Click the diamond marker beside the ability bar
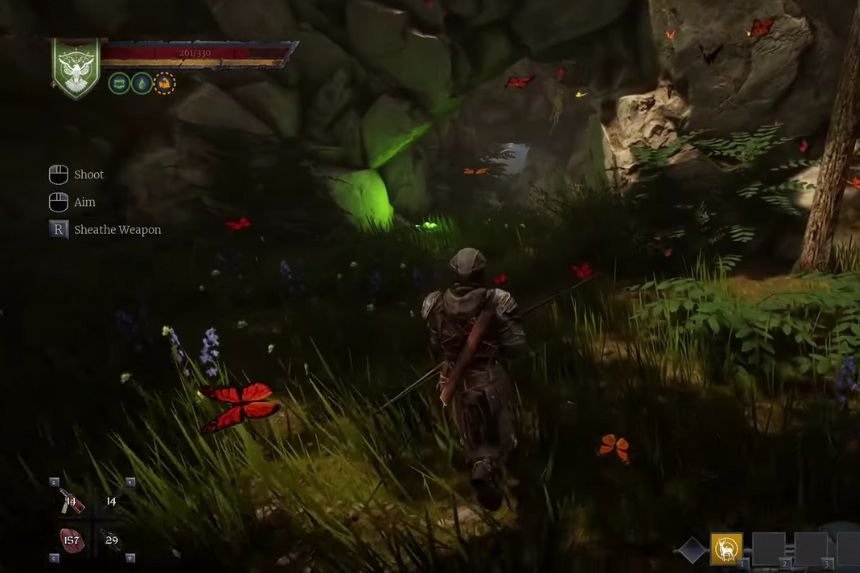The height and width of the screenshot is (573, 860). tap(692, 550)
